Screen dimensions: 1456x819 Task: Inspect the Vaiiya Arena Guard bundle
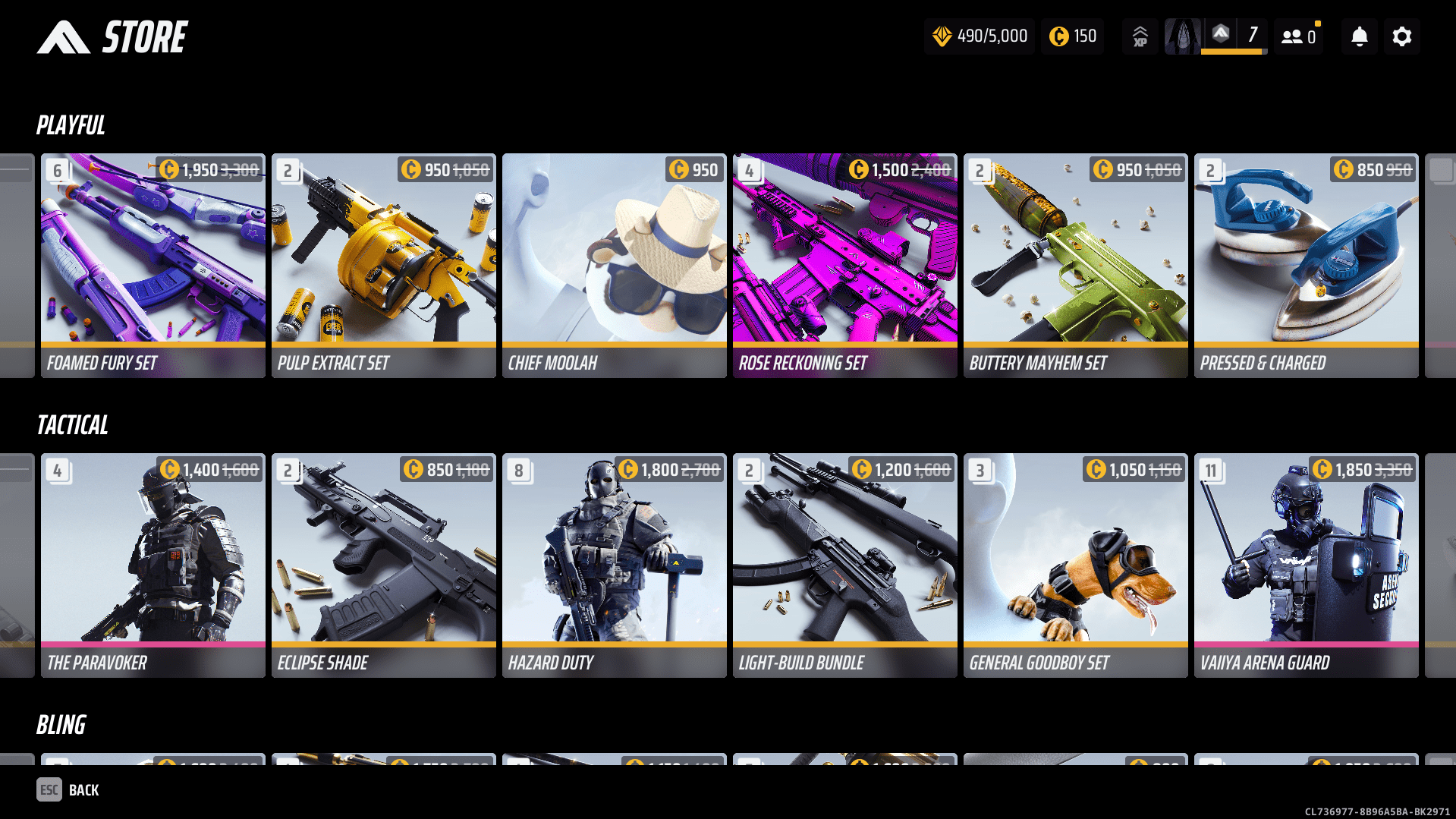coord(1307,565)
